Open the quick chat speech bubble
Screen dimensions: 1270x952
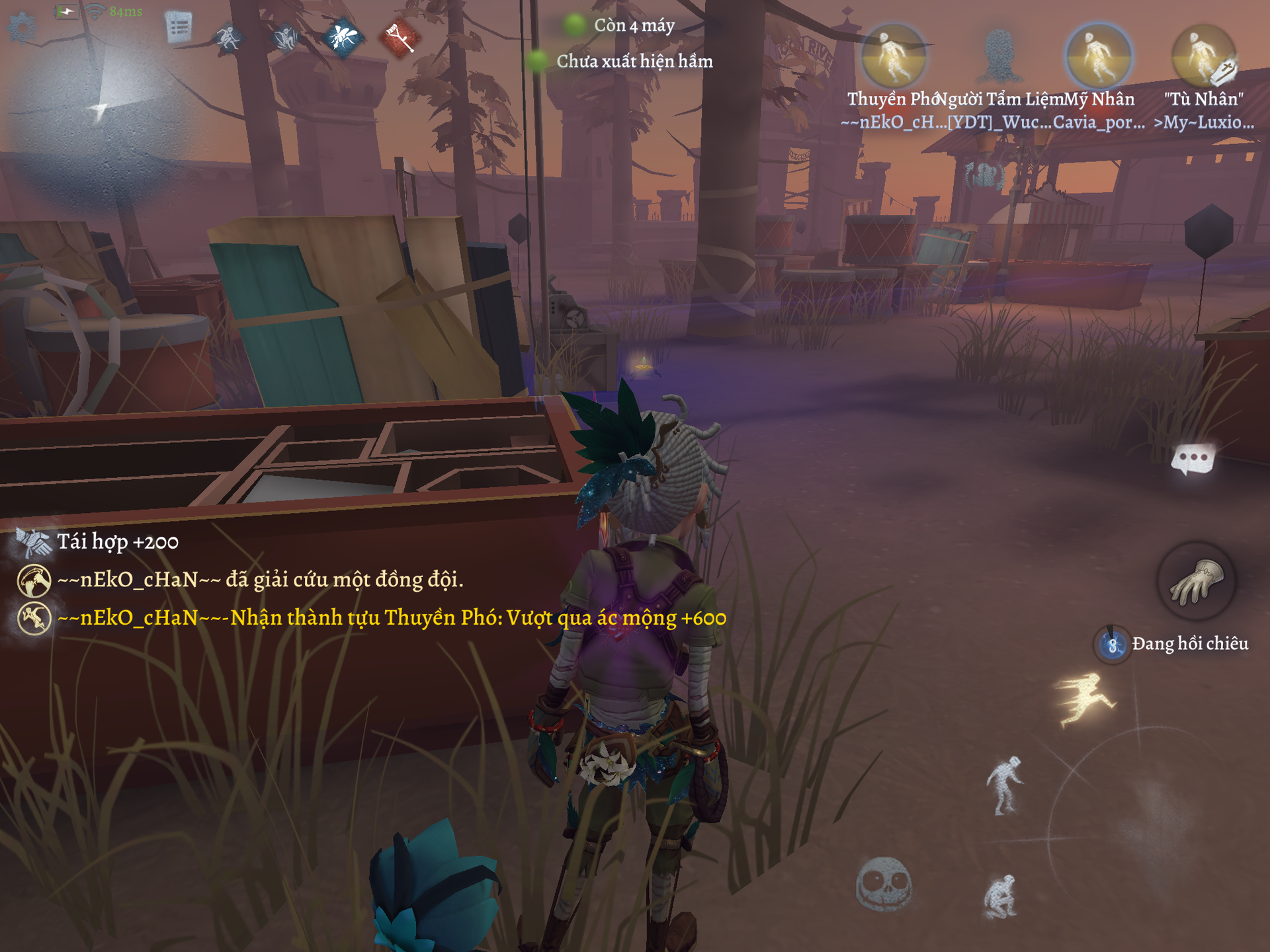click(1193, 459)
